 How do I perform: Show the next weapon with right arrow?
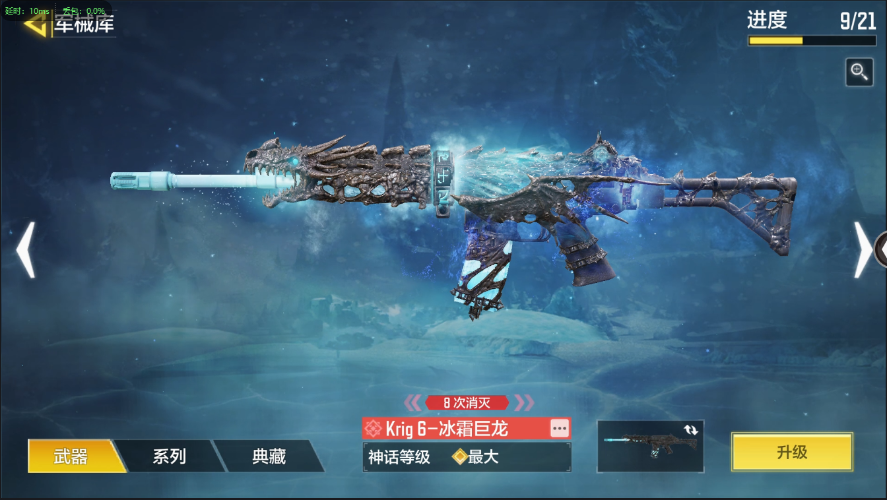tap(861, 250)
